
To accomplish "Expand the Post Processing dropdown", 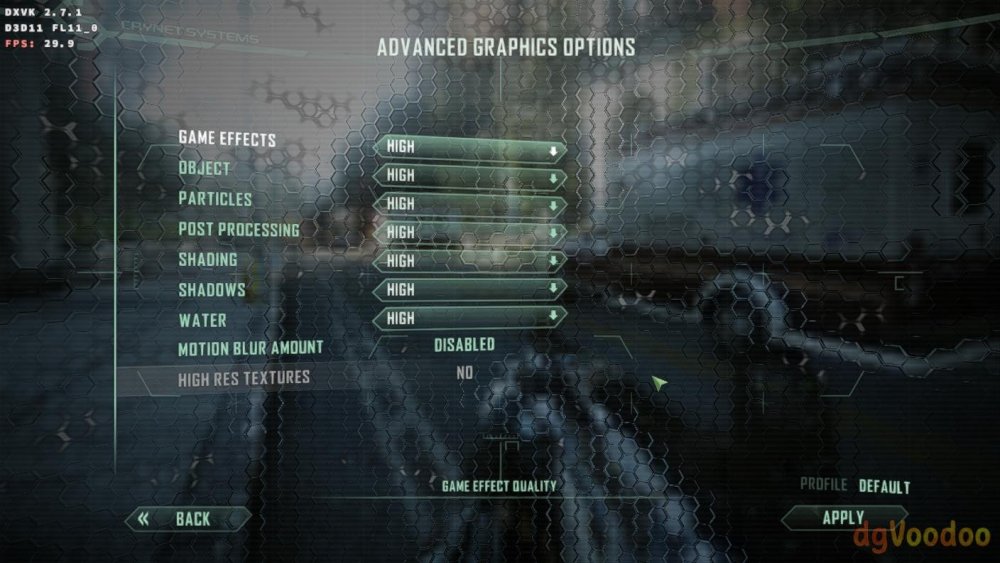I will 469,233.
